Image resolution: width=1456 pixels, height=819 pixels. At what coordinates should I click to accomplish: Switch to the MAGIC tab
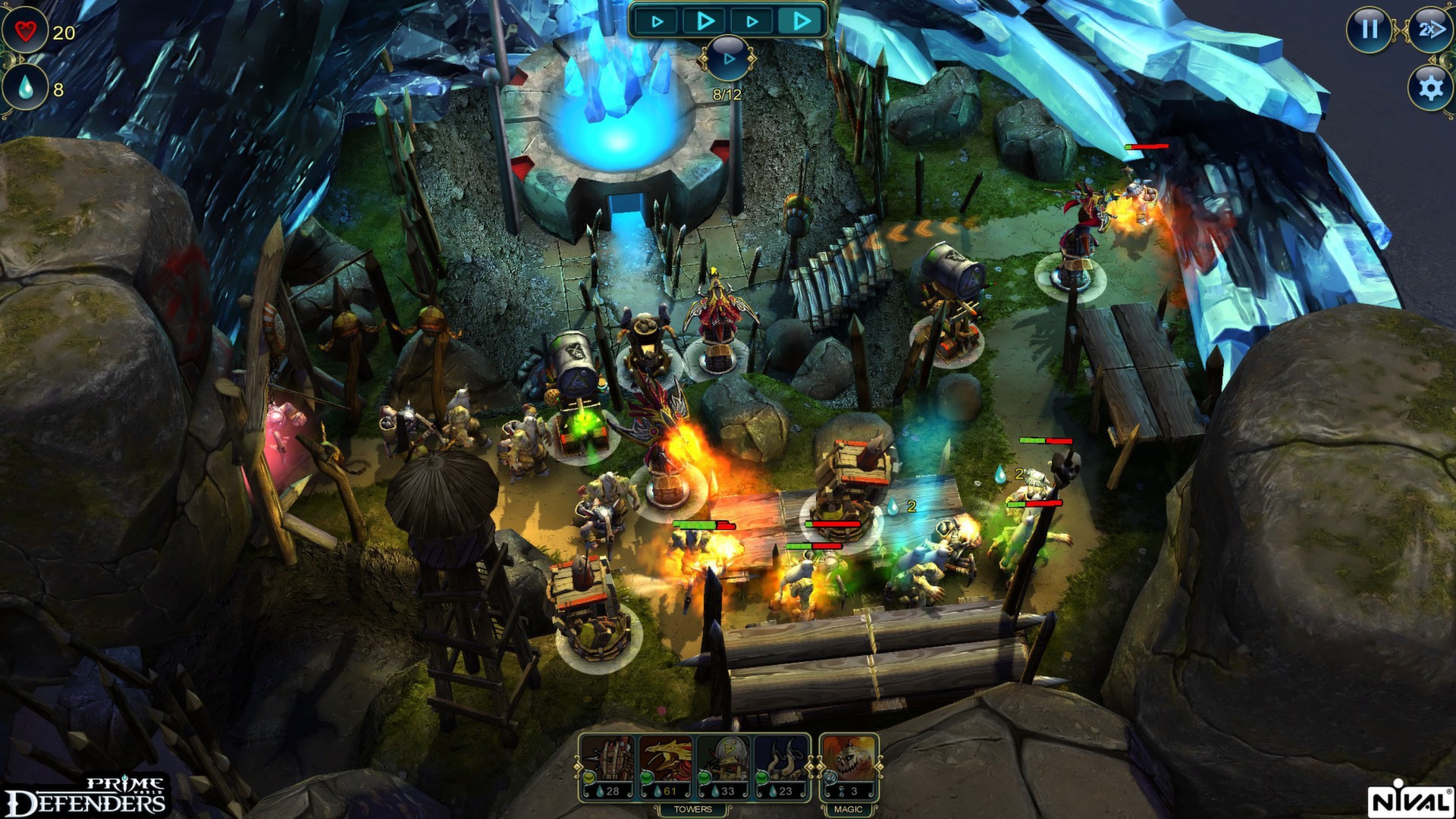(848, 809)
